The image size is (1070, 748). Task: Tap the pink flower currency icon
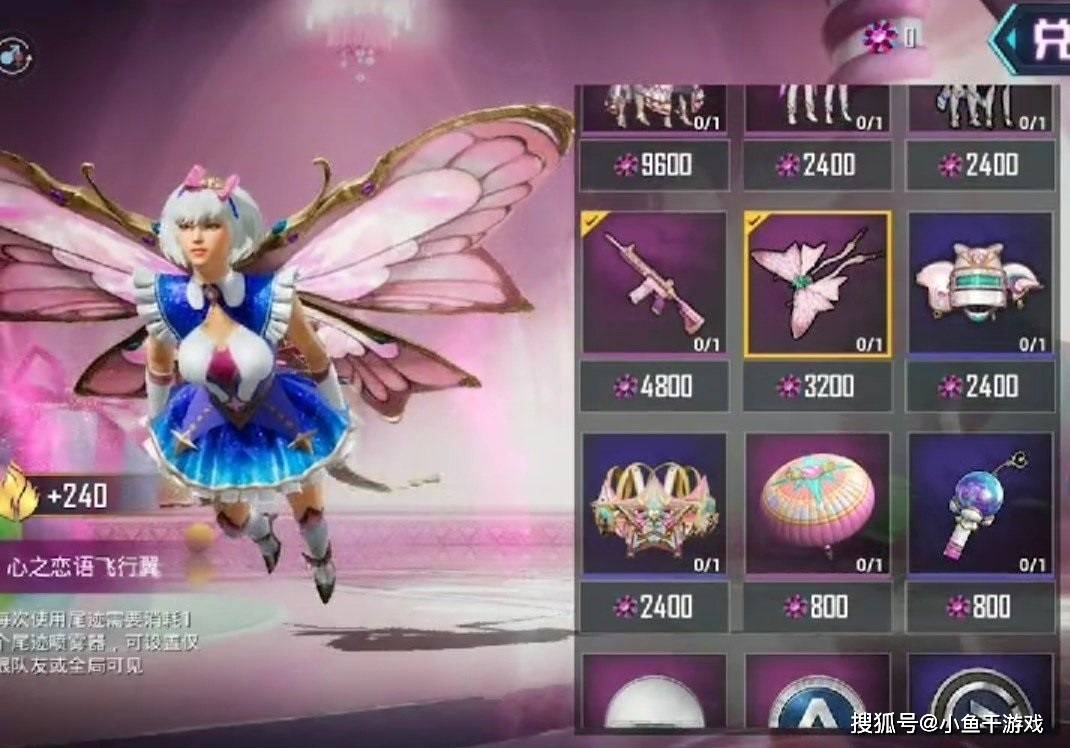(x=881, y=38)
